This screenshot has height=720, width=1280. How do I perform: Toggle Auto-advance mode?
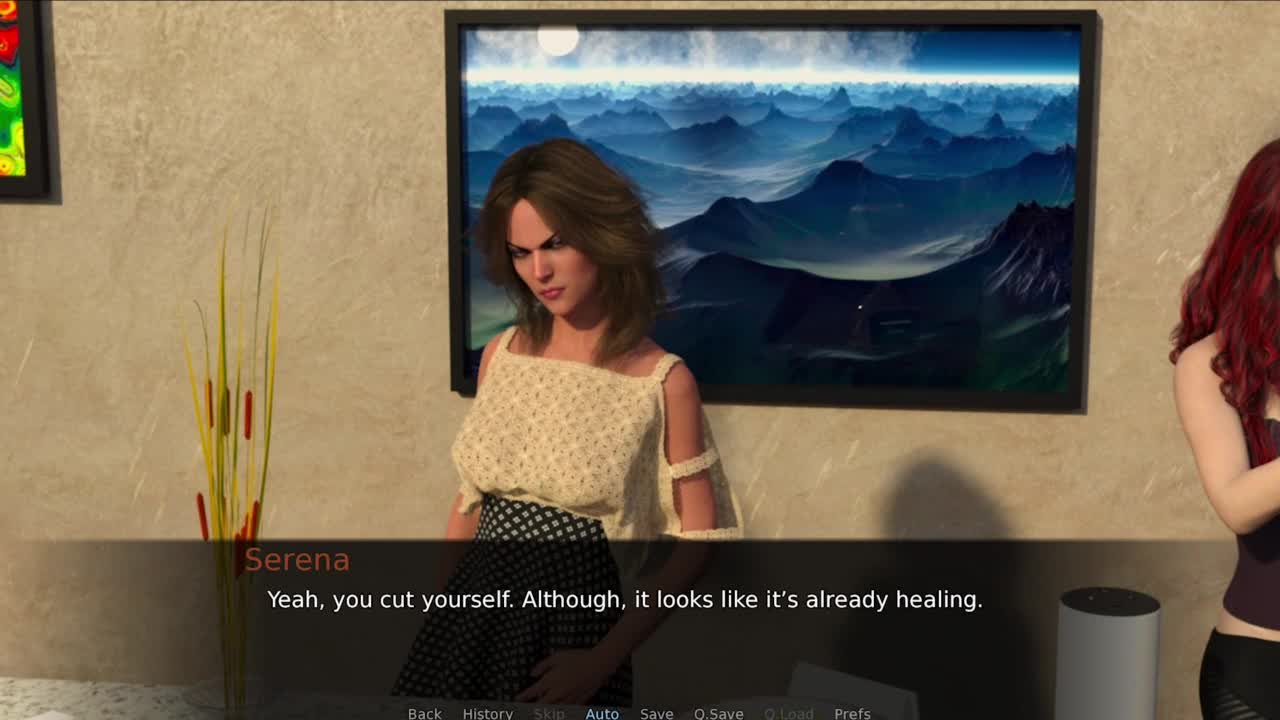point(602,713)
